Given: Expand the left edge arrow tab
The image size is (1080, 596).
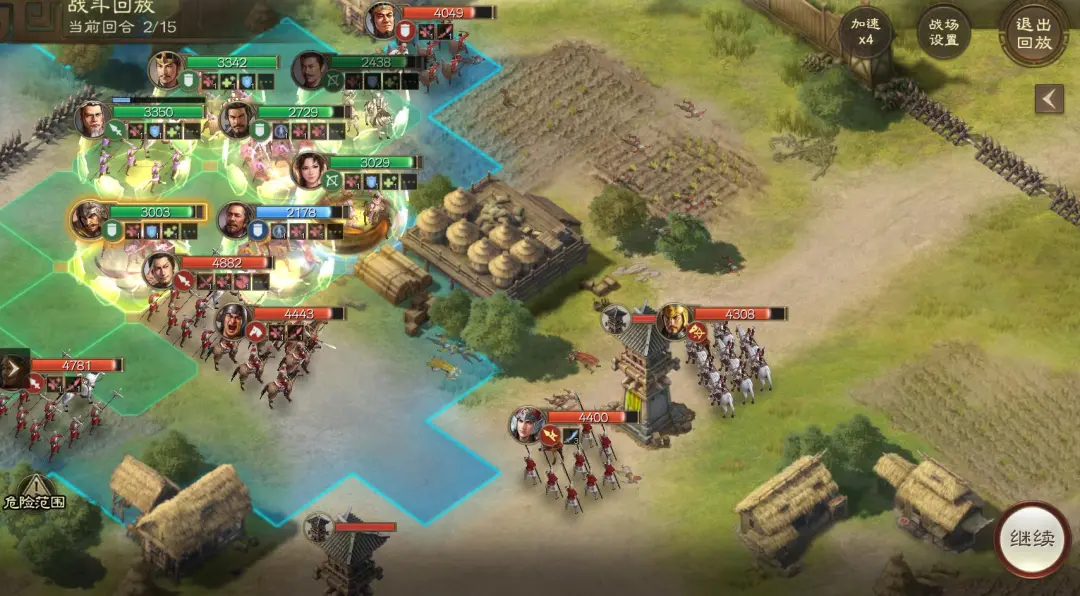Looking at the screenshot, I should (13, 370).
